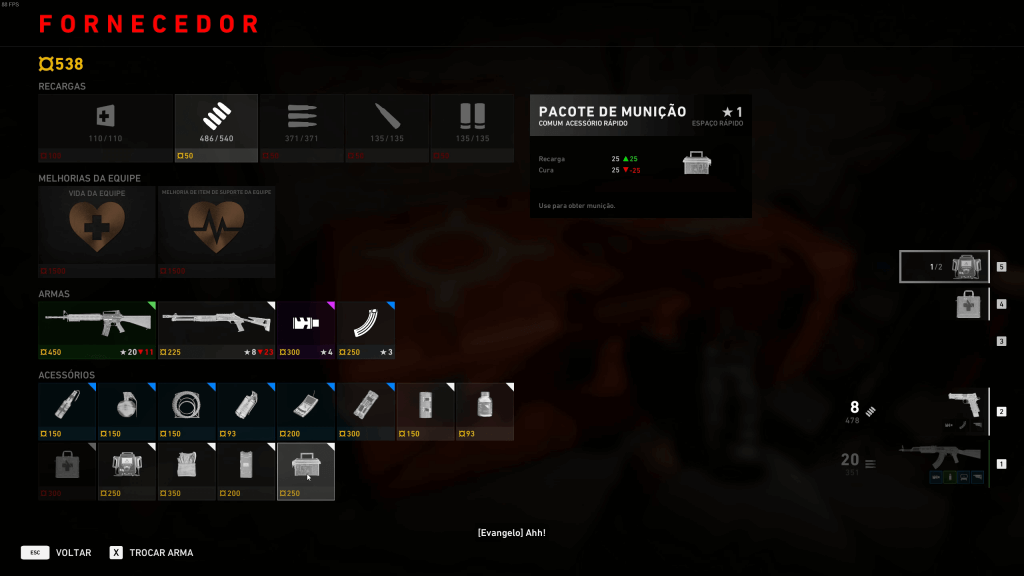Buy the barbed wire coil accessory
The image size is (1024, 576).
coord(186,410)
